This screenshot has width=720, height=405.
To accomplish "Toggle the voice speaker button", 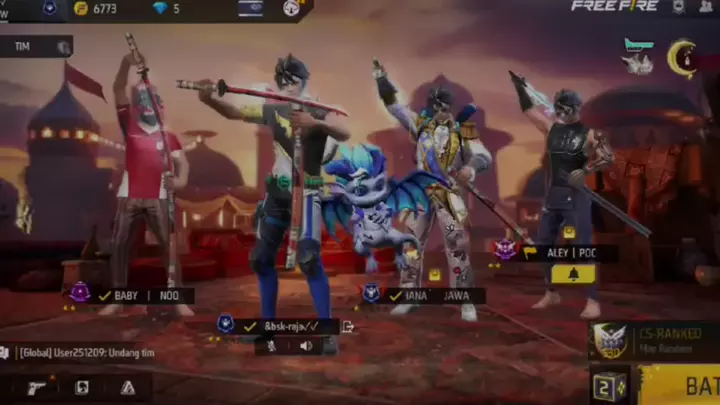I will click(305, 346).
